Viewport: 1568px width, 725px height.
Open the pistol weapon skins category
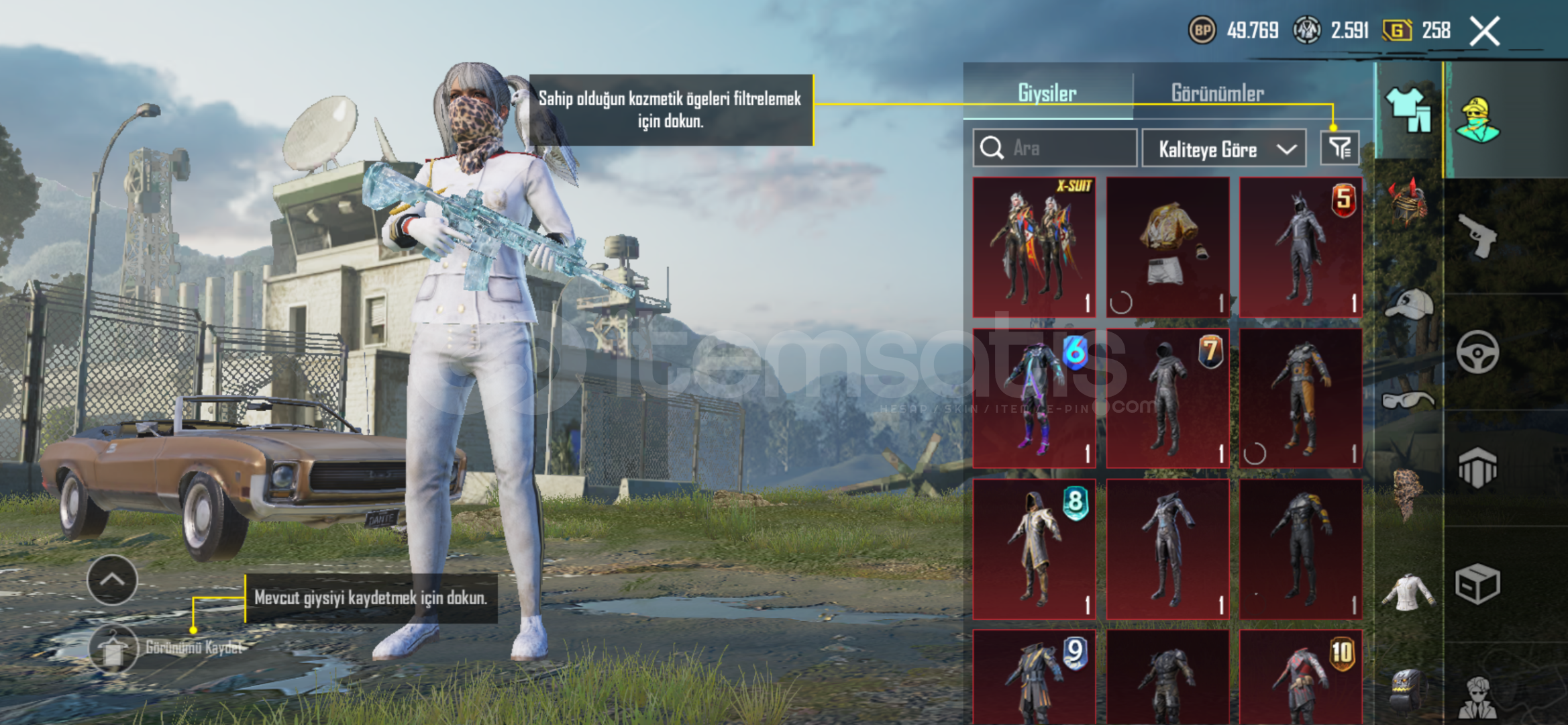tap(1477, 236)
